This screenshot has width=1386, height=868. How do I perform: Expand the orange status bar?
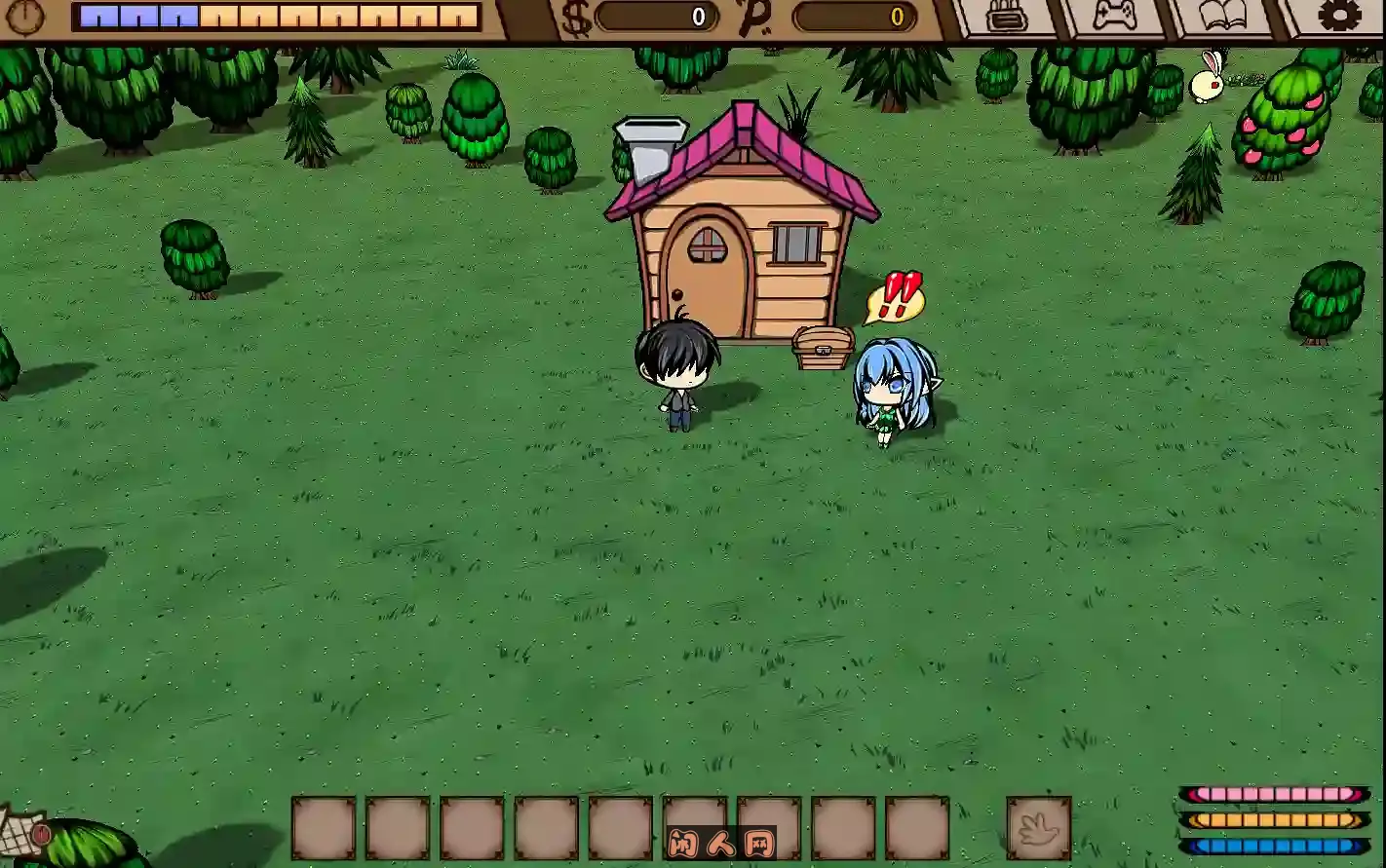pyautogui.click(x=1277, y=821)
